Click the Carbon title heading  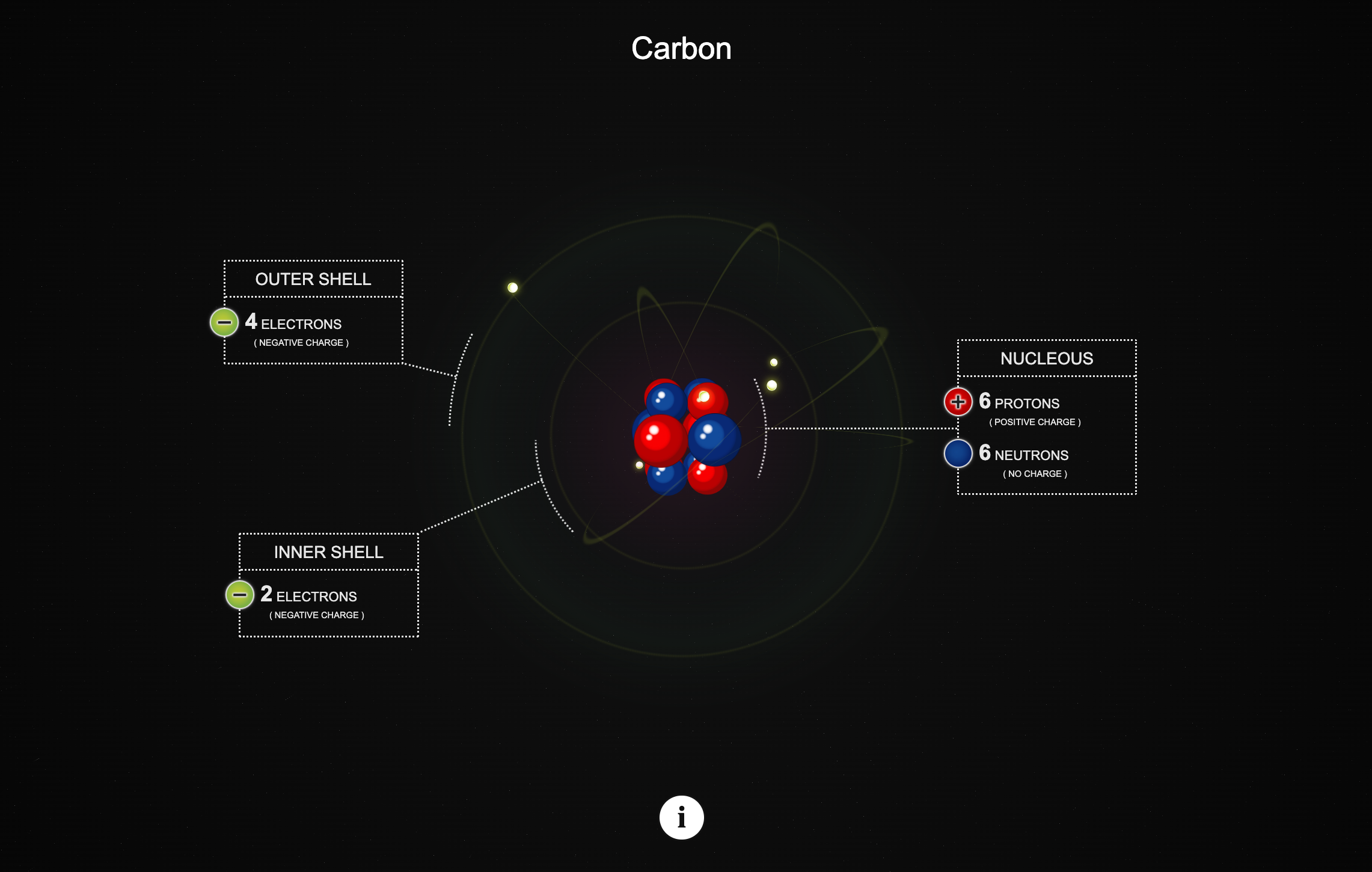[x=681, y=48]
